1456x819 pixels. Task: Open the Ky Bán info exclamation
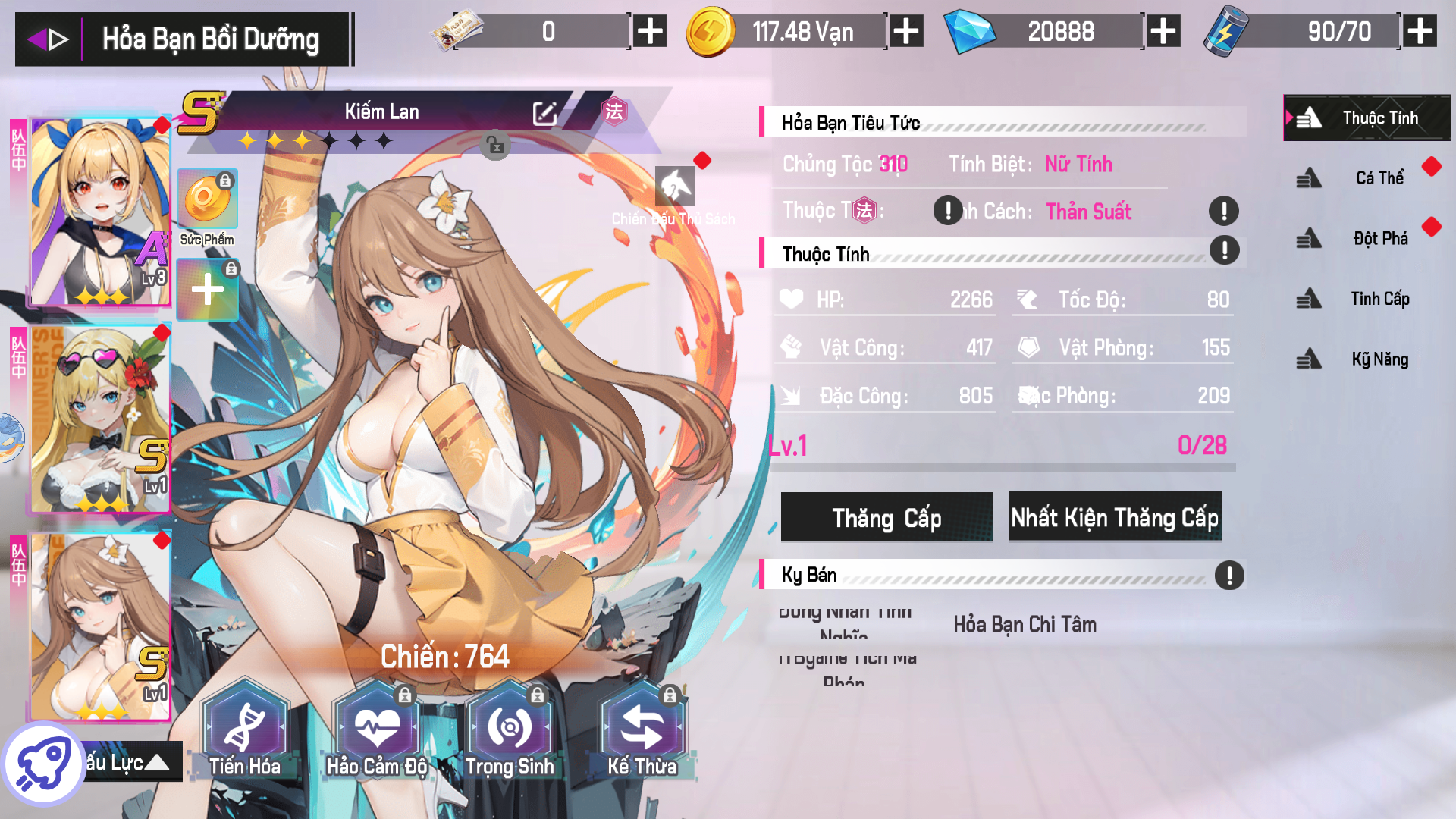click(x=1229, y=575)
